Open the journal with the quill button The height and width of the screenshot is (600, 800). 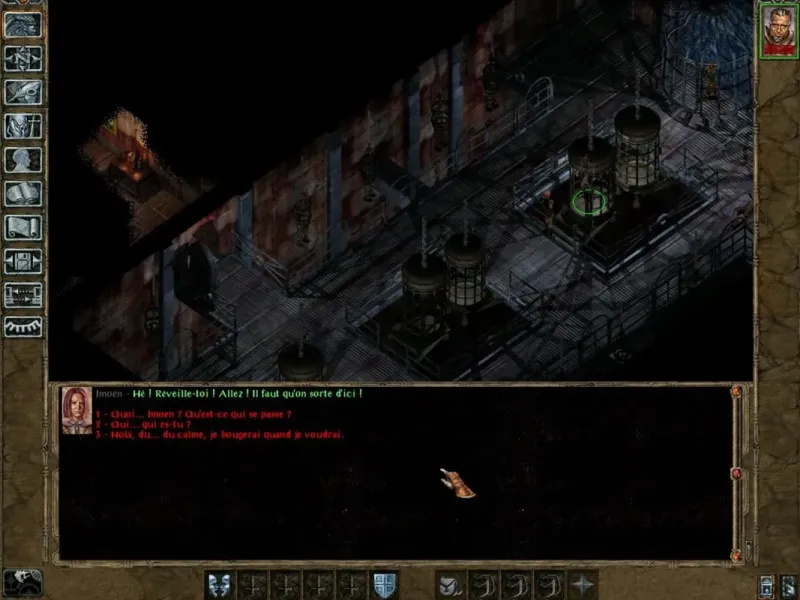point(23,92)
